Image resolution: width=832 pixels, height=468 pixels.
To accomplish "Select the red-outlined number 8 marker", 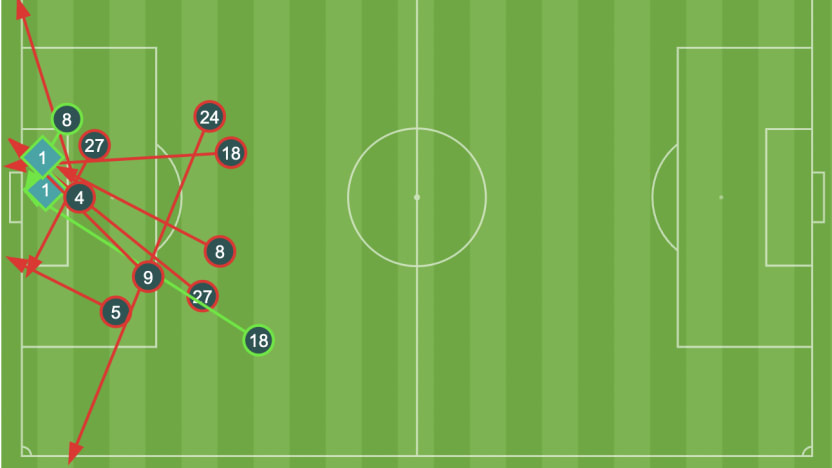I will pyautogui.click(x=219, y=251).
